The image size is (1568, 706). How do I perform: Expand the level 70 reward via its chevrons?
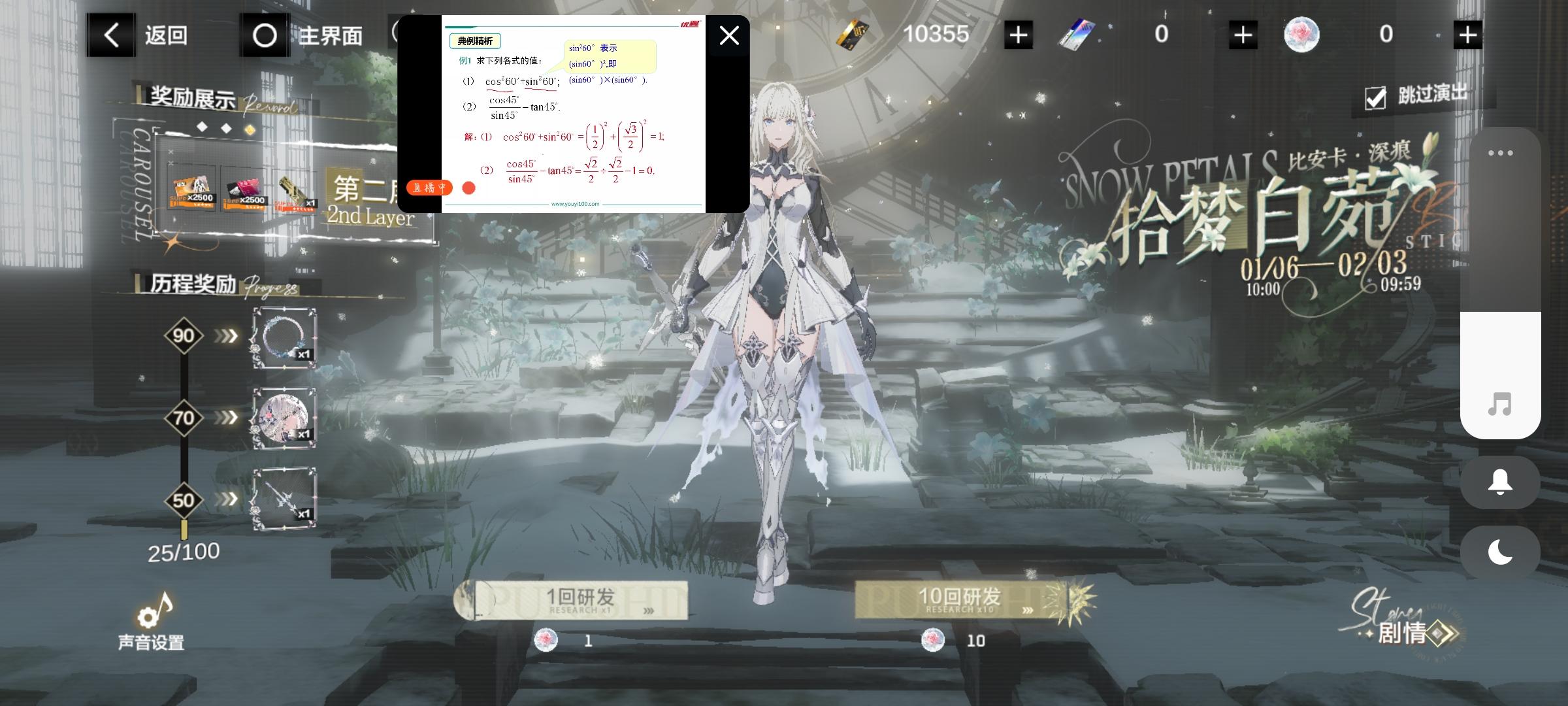tap(225, 418)
